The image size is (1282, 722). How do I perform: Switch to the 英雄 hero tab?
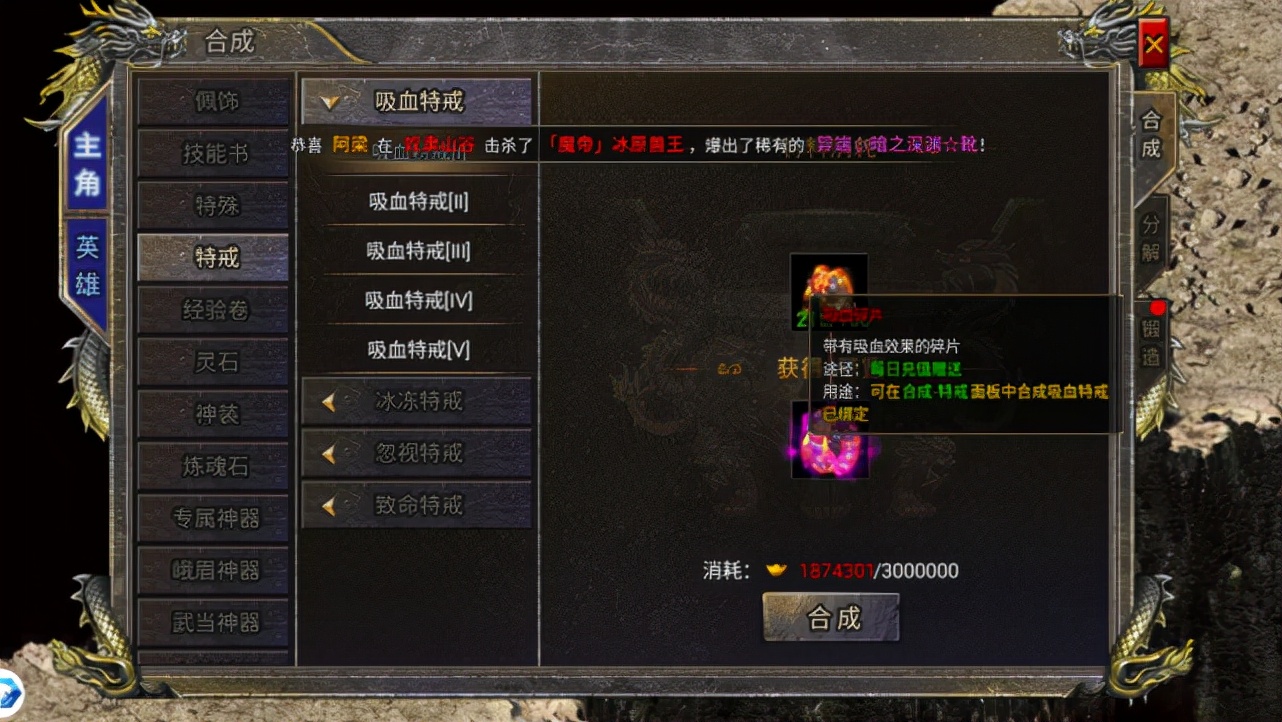87,266
